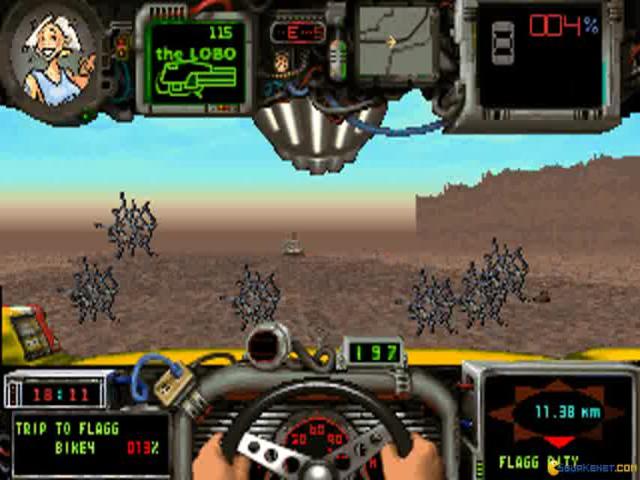Screen dimensions: 640x480
Task: Click the passenger portrait in the cockpit
Action: [53, 56]
